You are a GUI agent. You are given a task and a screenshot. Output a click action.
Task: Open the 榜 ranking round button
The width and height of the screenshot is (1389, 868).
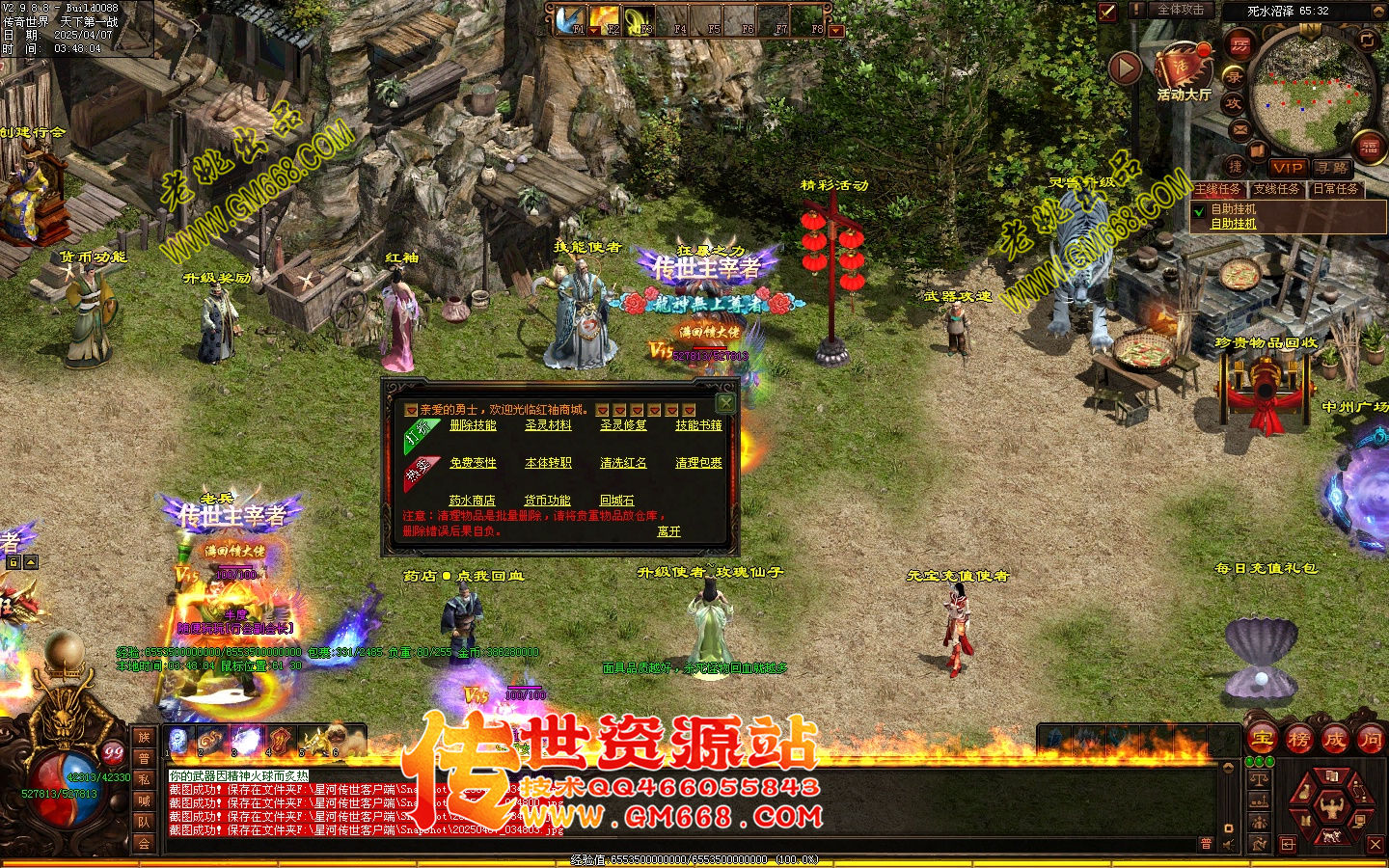(x=1298, y=740)
